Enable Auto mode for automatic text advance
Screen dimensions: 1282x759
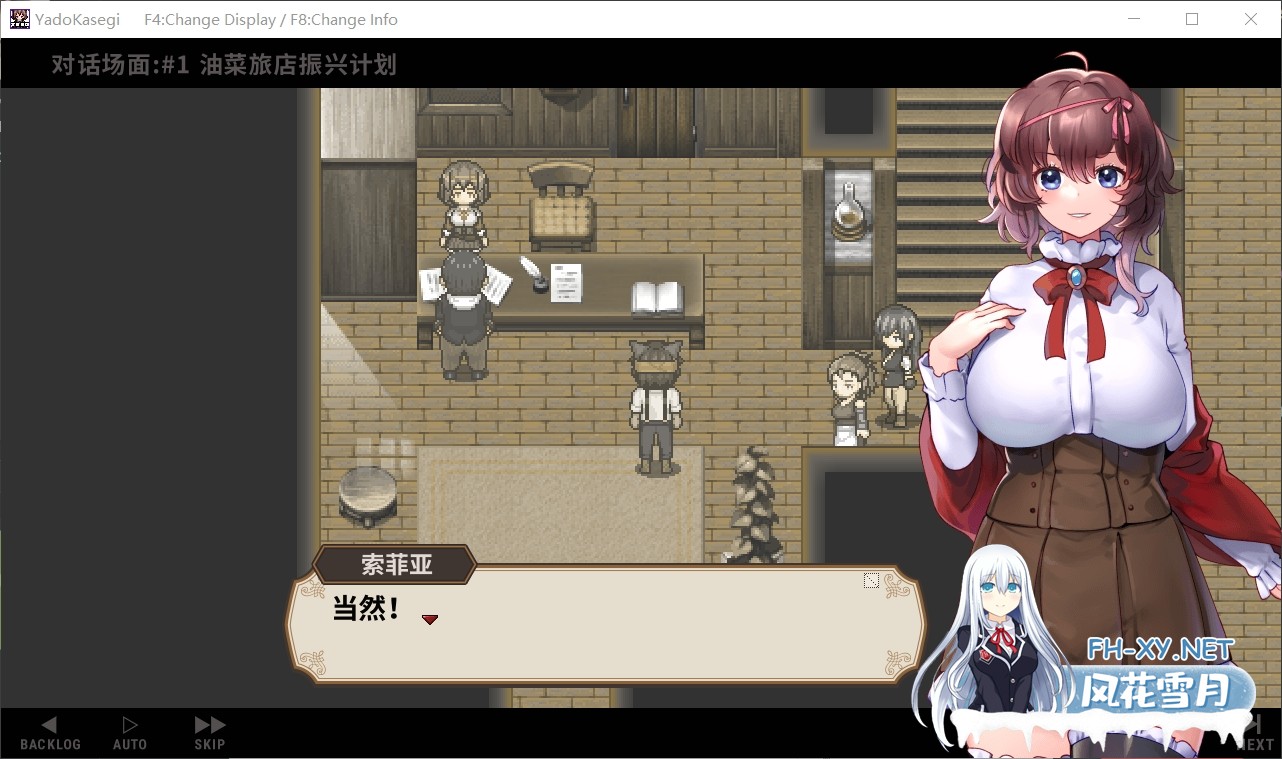click(x=129, y=732)
